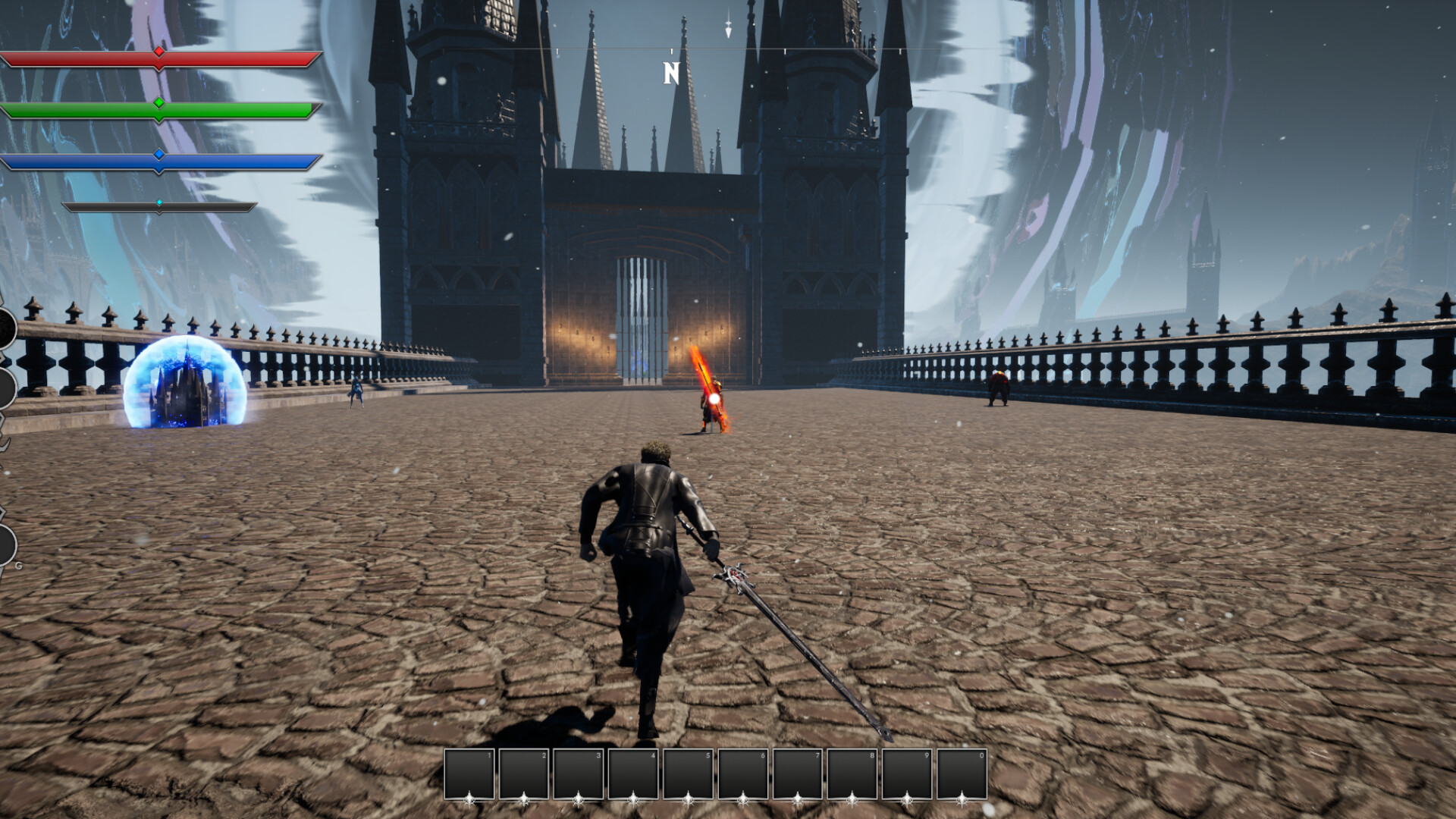
Task: Click the G key hint label
Action: 18,565
